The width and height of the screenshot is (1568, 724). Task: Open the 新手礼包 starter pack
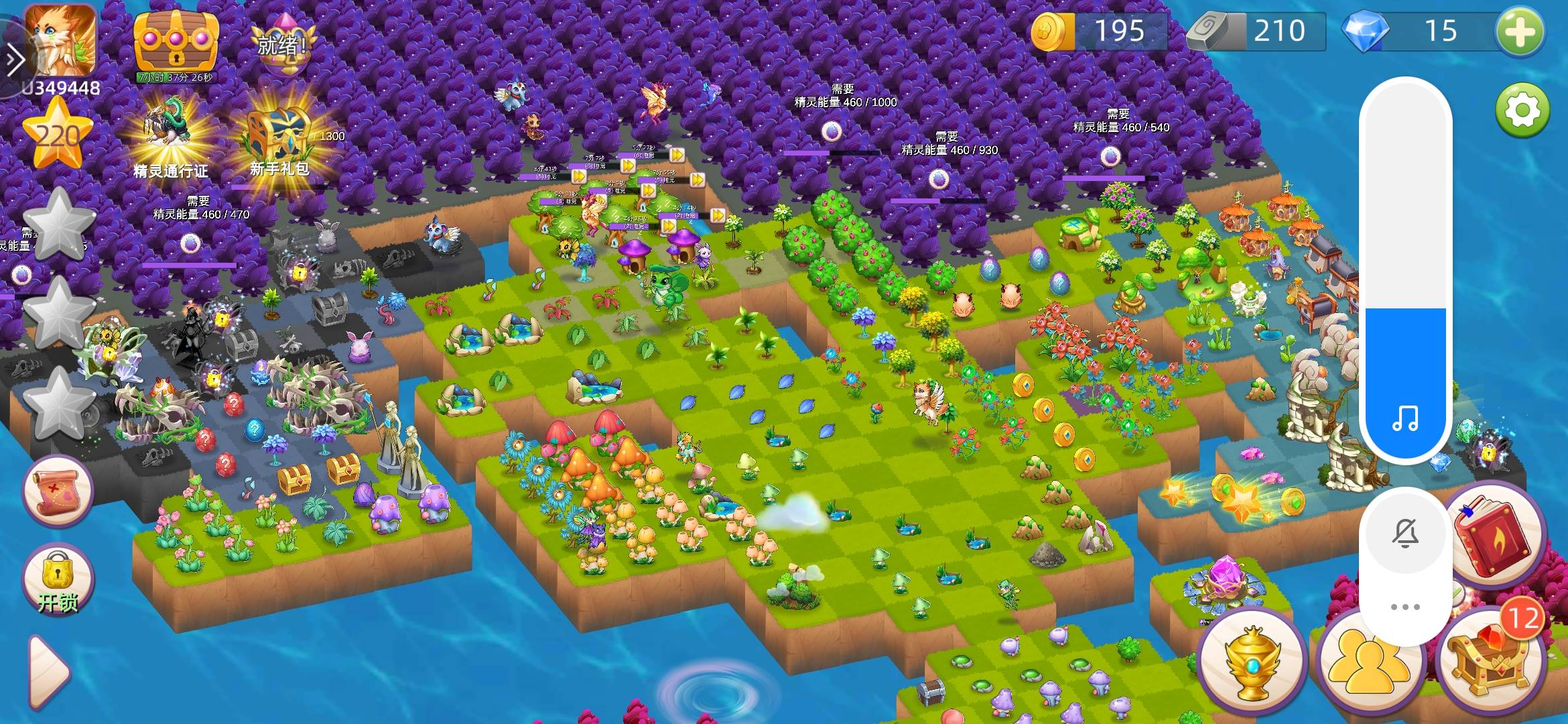279,142
